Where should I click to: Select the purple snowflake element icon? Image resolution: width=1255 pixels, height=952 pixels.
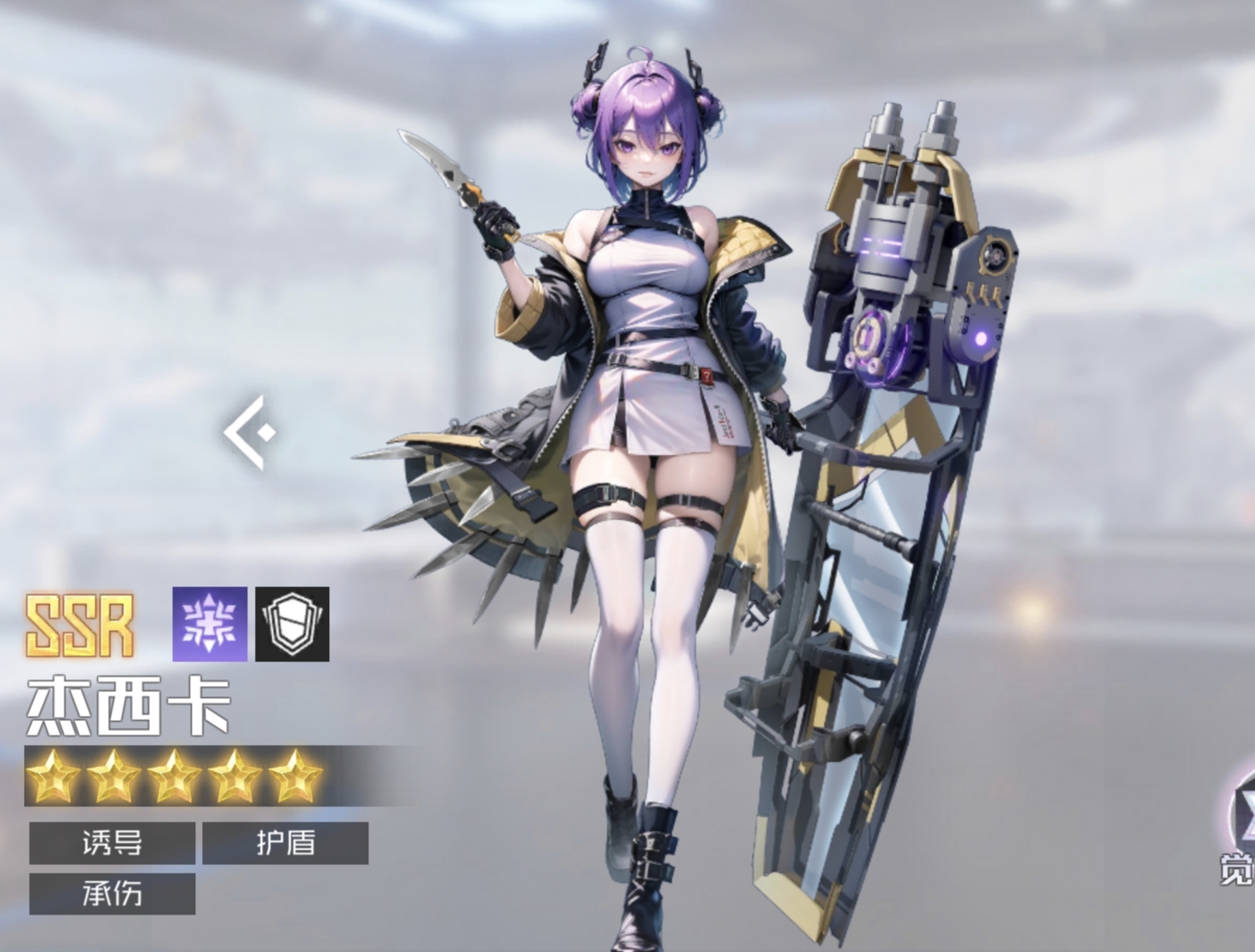tap(210, 624)
